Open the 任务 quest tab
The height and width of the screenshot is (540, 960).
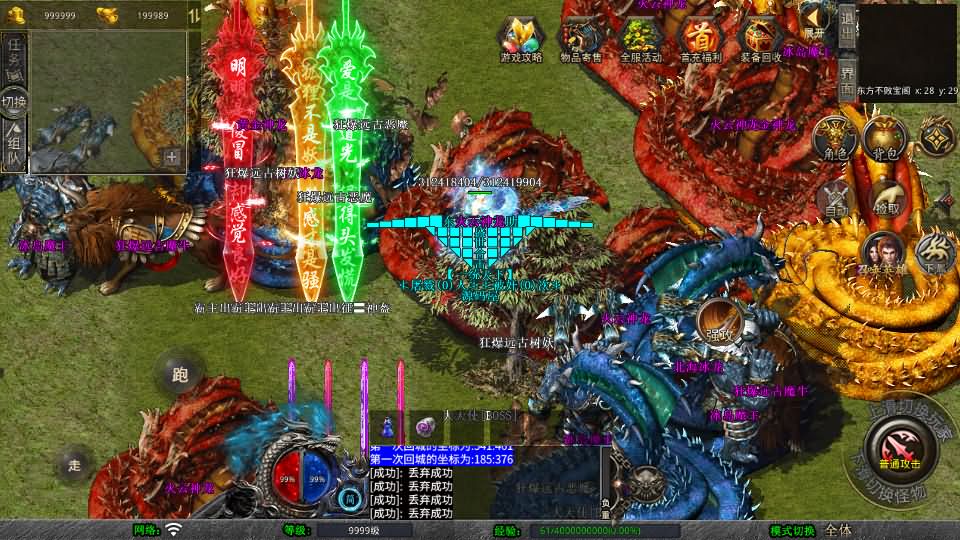(x=14, y=57)
